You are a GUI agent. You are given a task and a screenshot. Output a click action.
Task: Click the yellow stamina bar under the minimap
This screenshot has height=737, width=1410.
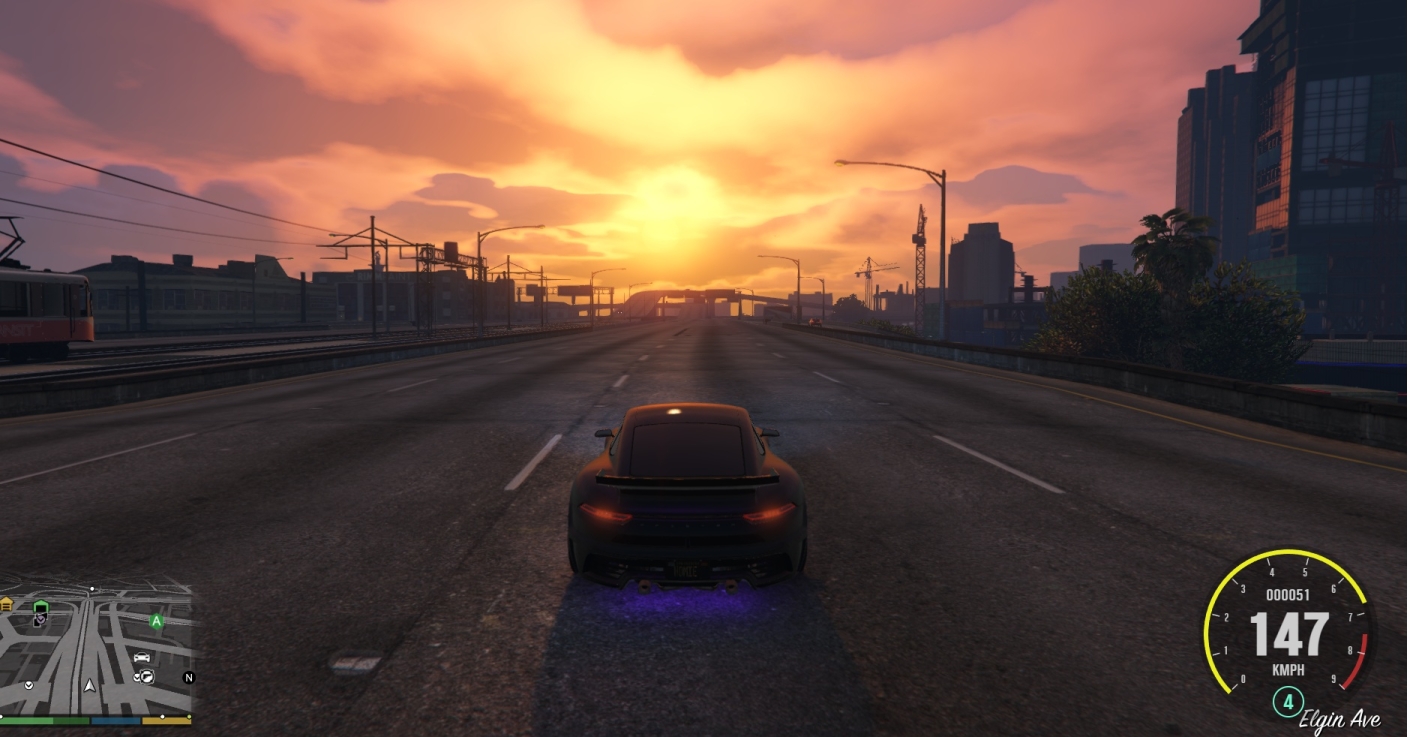(x=165, y=720)
